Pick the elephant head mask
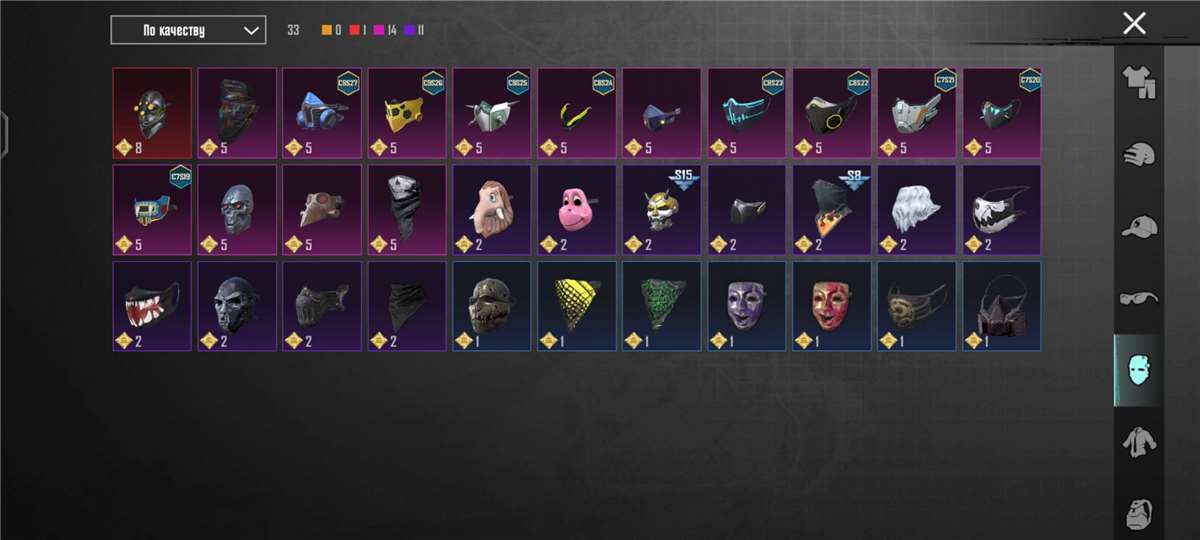Screen dimensions: 1200x540 tap(491, 210)
